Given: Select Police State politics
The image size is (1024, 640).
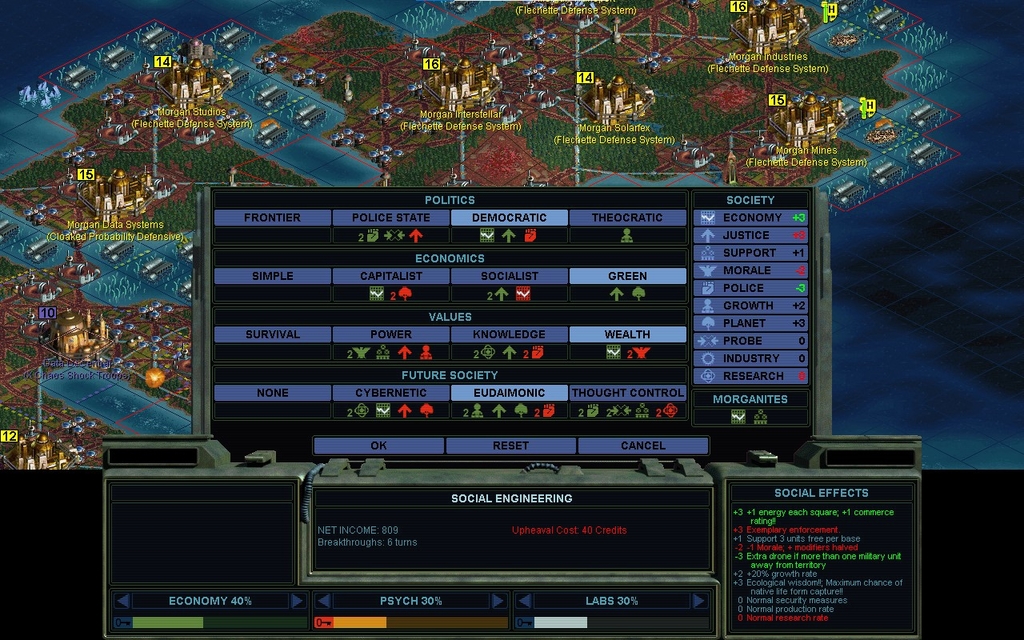Looking at the screenshot, I should pos(391,217).
